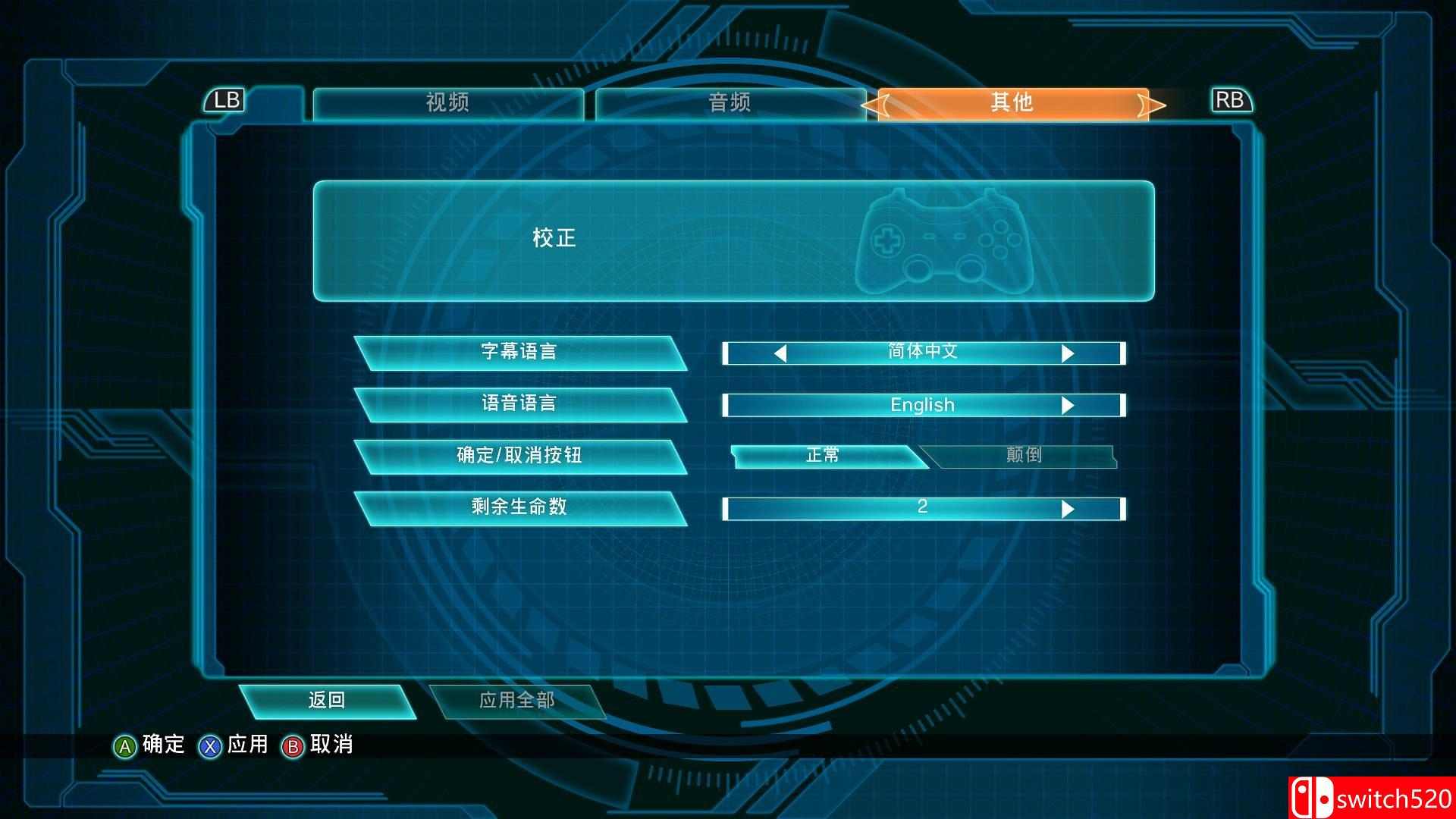Click right arrow to change voice language

1068,405
